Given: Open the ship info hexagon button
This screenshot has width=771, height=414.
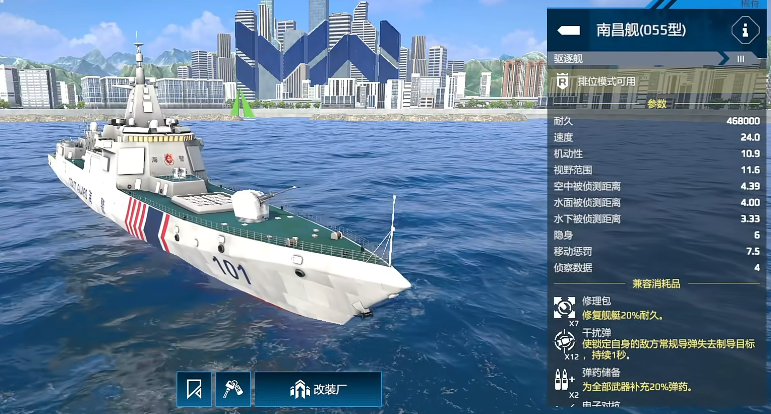Looking at the screenshot, I should tap(745, 30).
